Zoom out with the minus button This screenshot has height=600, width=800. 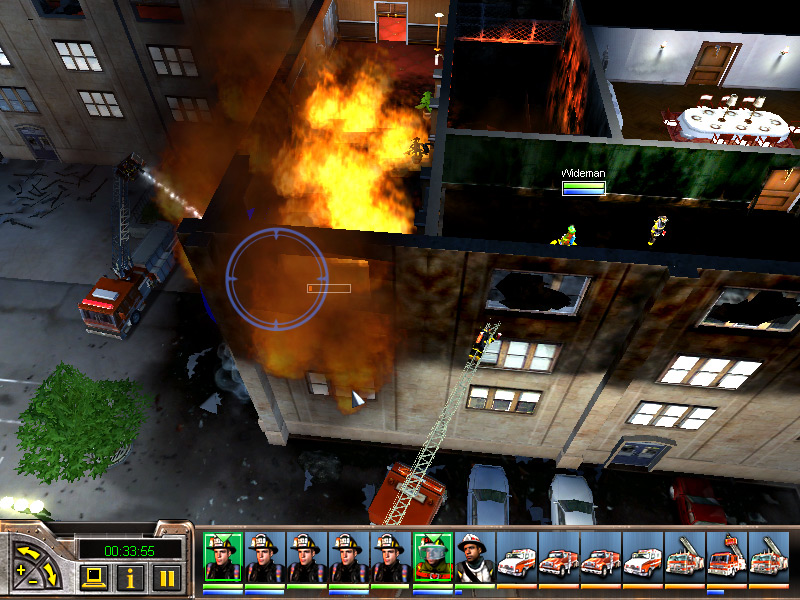[x=31, y=582]
